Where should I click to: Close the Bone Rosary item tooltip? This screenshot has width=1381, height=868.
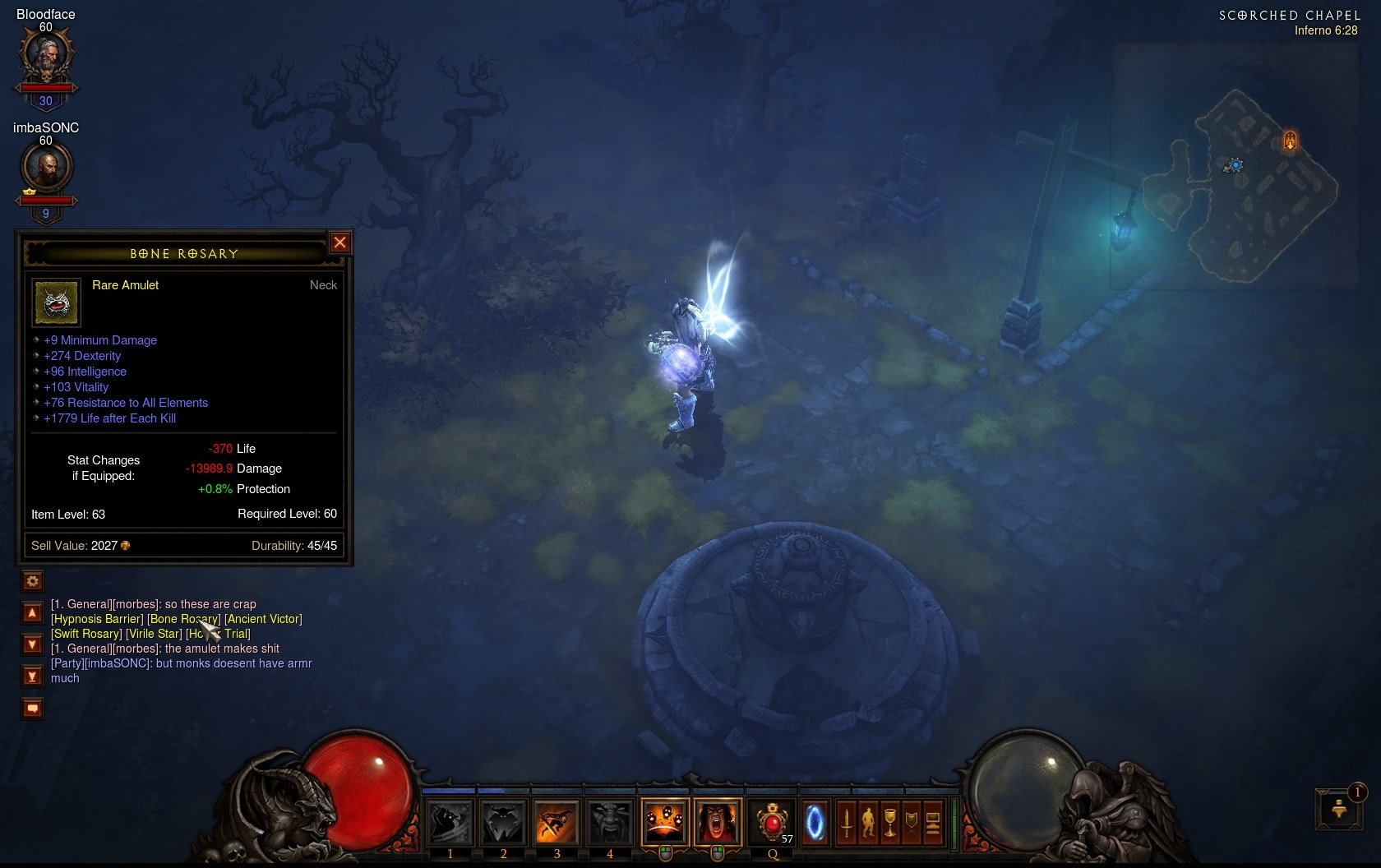point(339,242)
